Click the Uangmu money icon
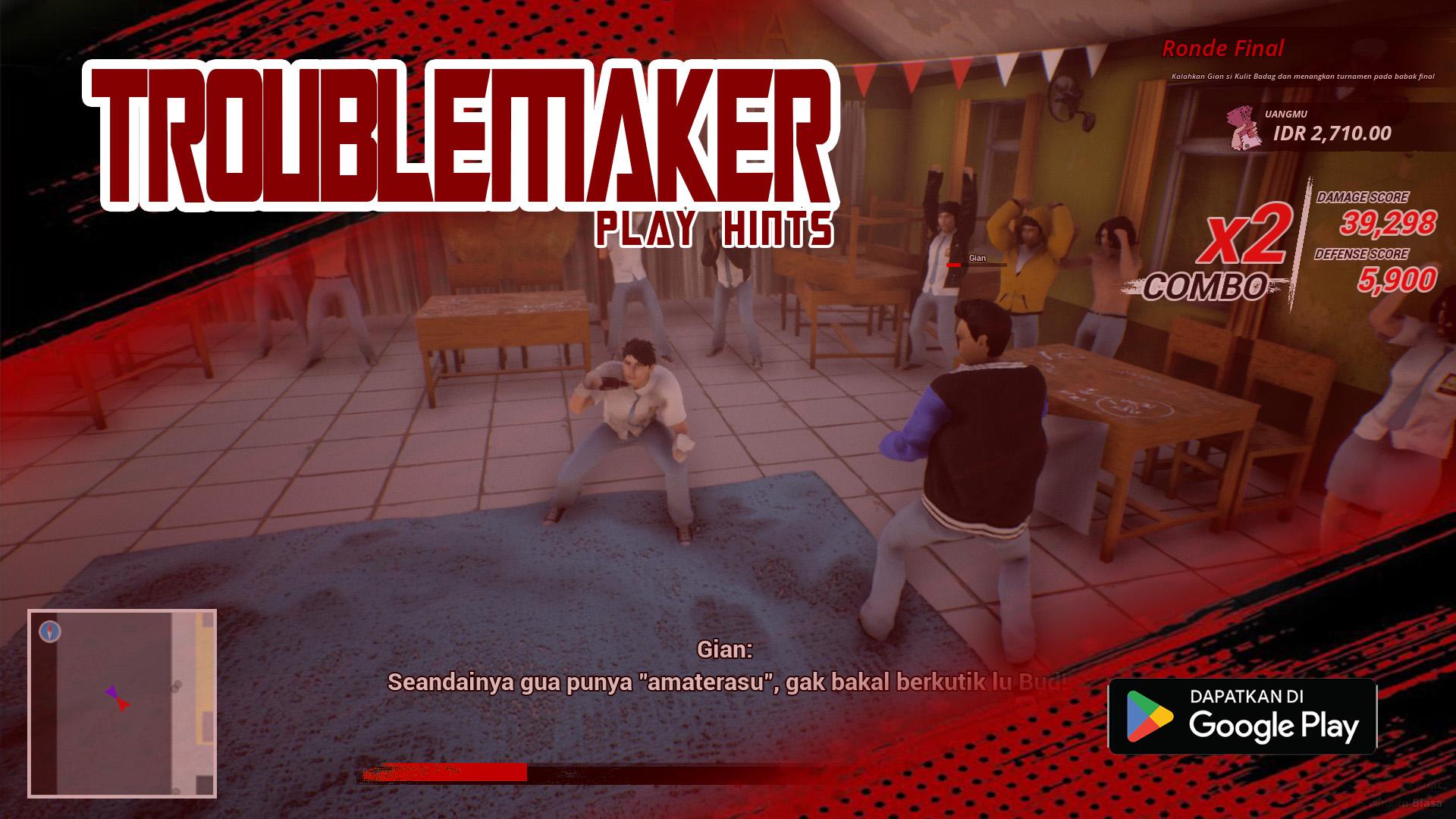 [1244, 127]
